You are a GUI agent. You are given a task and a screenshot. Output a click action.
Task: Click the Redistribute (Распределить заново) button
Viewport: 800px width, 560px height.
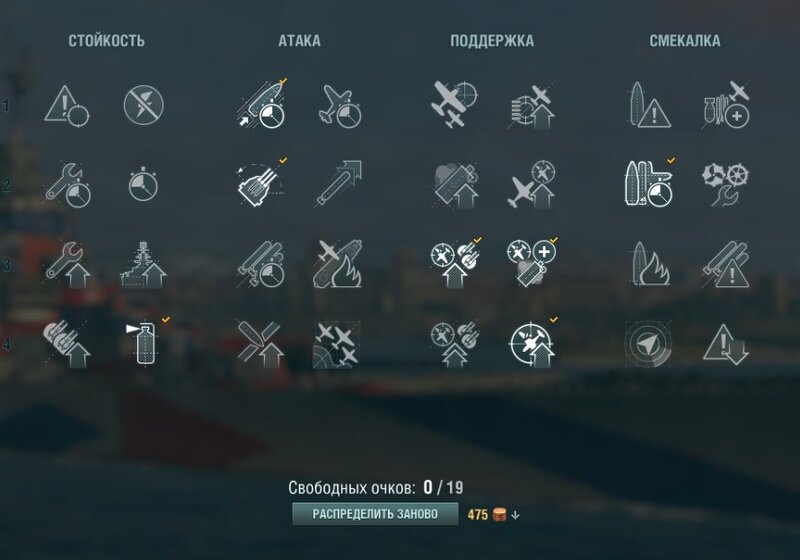pyautogui.click(x=375, y=514)
